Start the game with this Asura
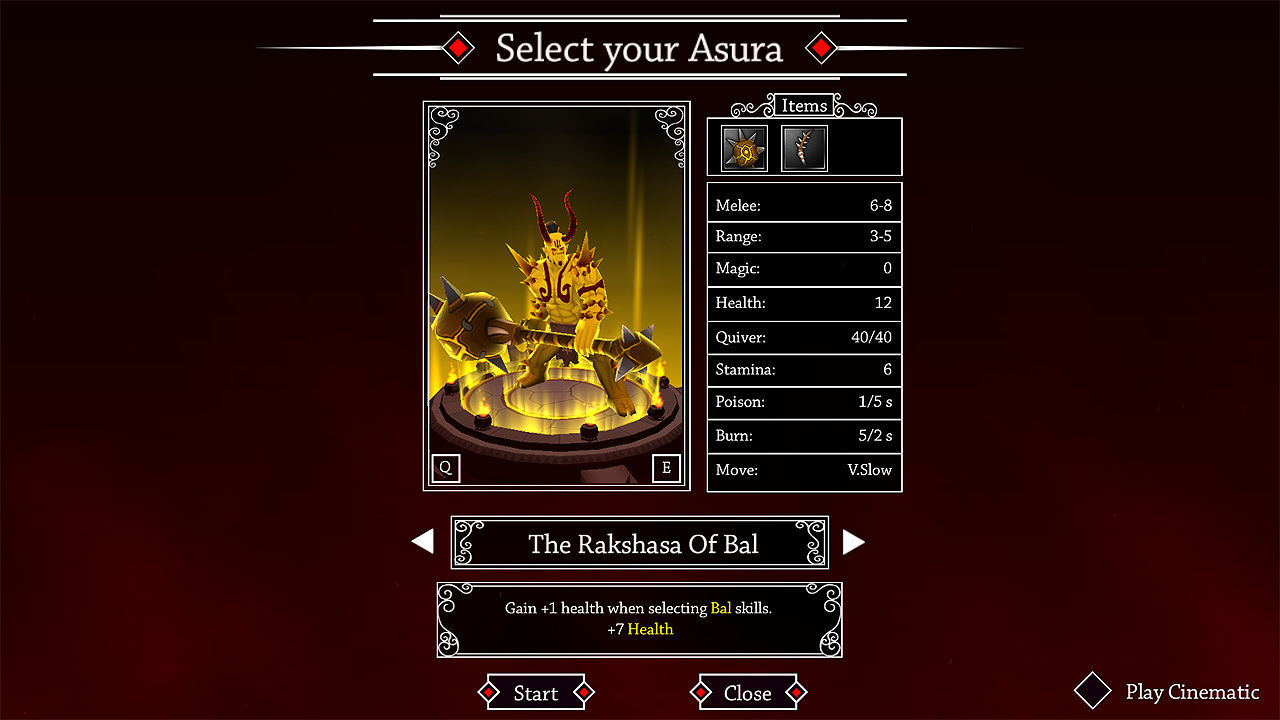Image resolution: width=1280 pixels, height=720 pixels. click(x=535, y=692)
